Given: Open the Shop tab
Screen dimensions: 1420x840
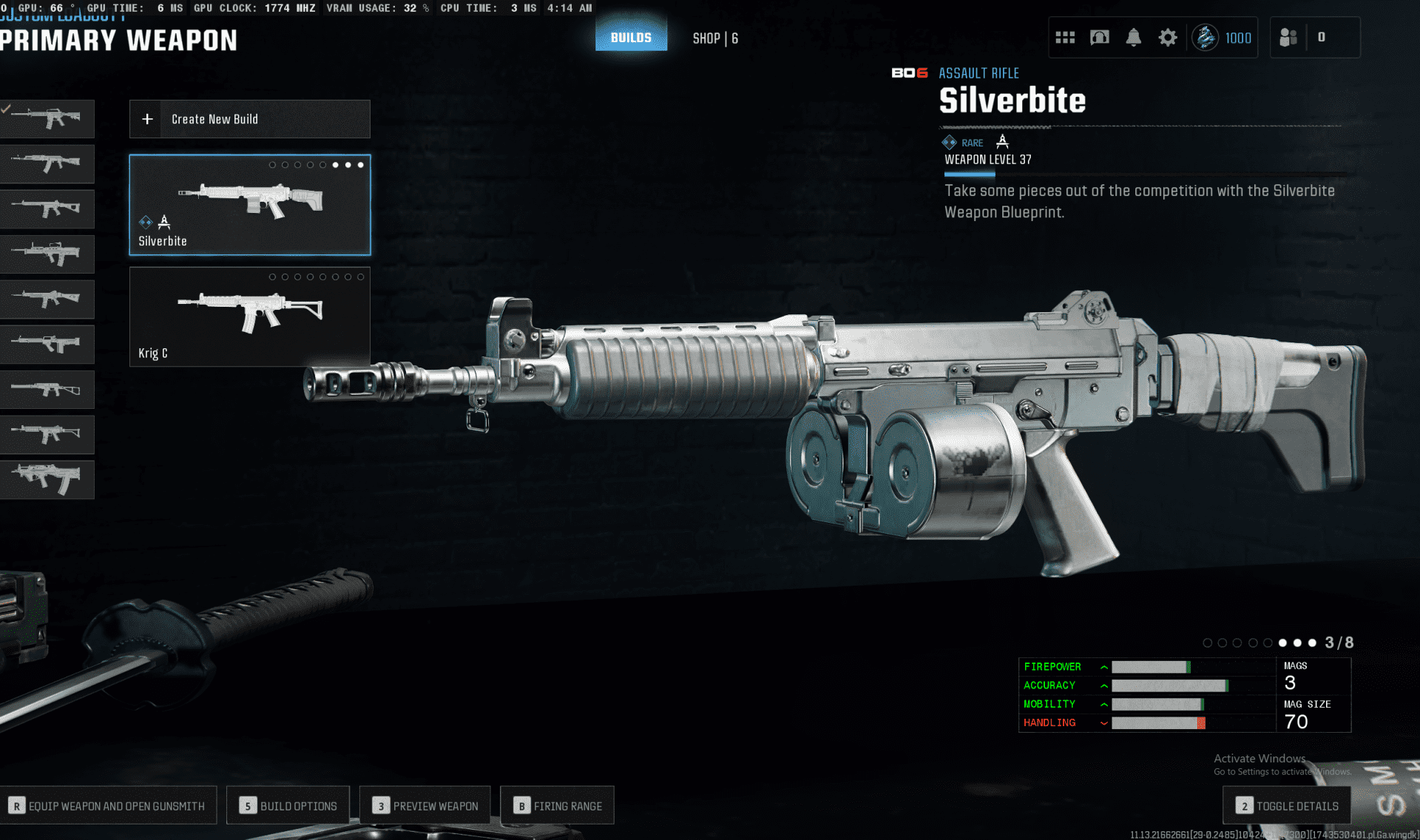Looking at the screenshot, I should click(x=714, y=38).
